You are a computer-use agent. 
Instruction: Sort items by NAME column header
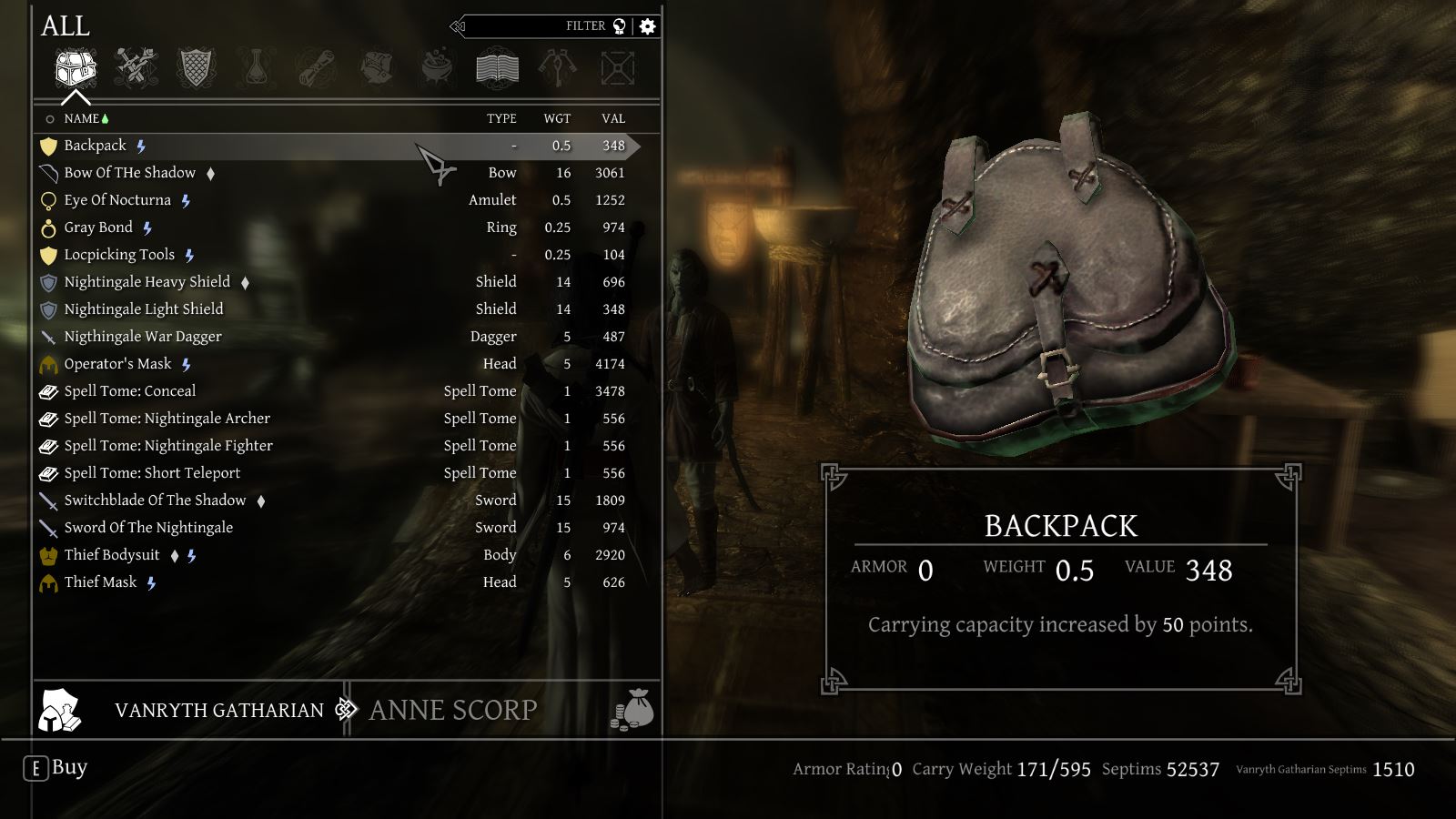point(81,119)
